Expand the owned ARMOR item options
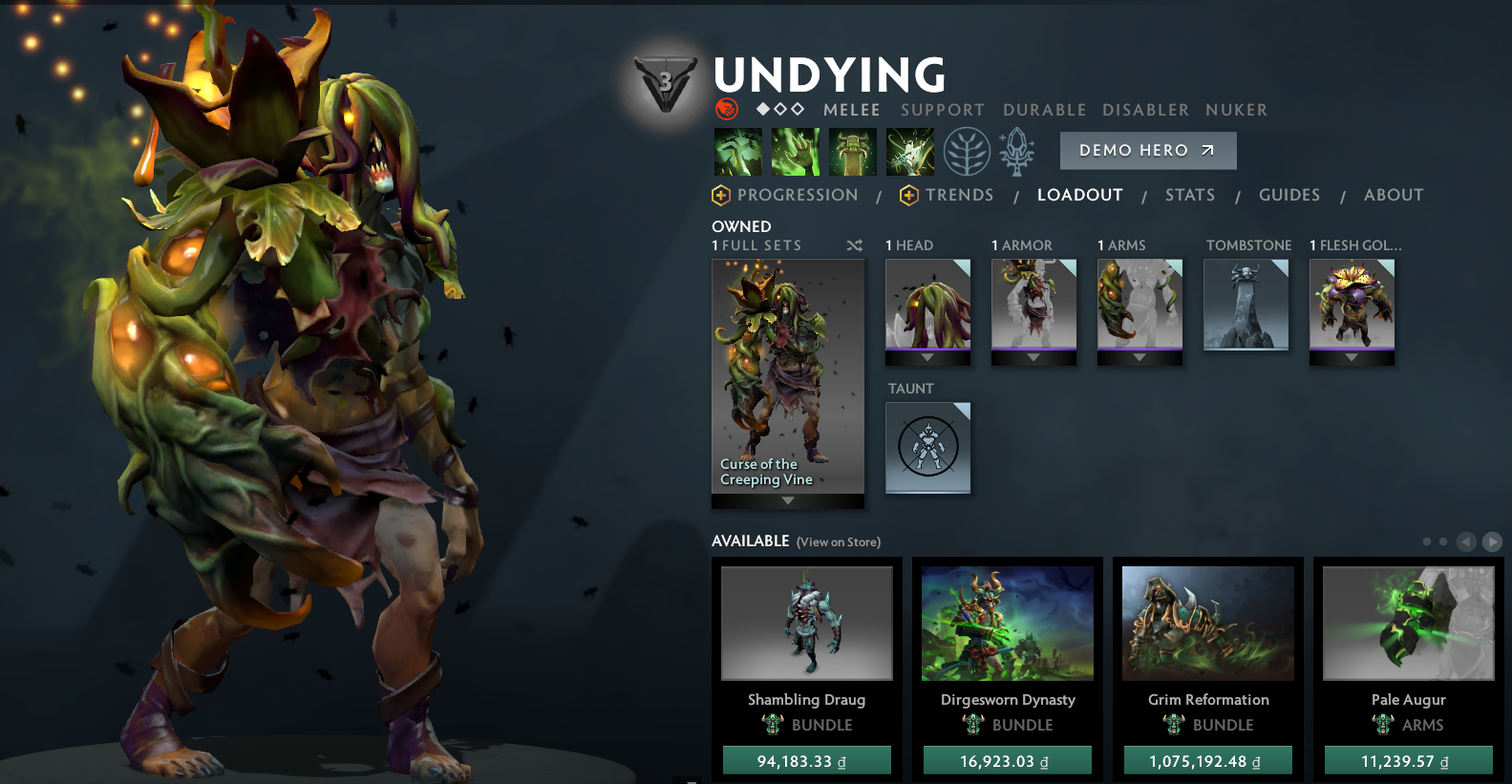This screenshot has width=1512, height=784. [1033, 357]
